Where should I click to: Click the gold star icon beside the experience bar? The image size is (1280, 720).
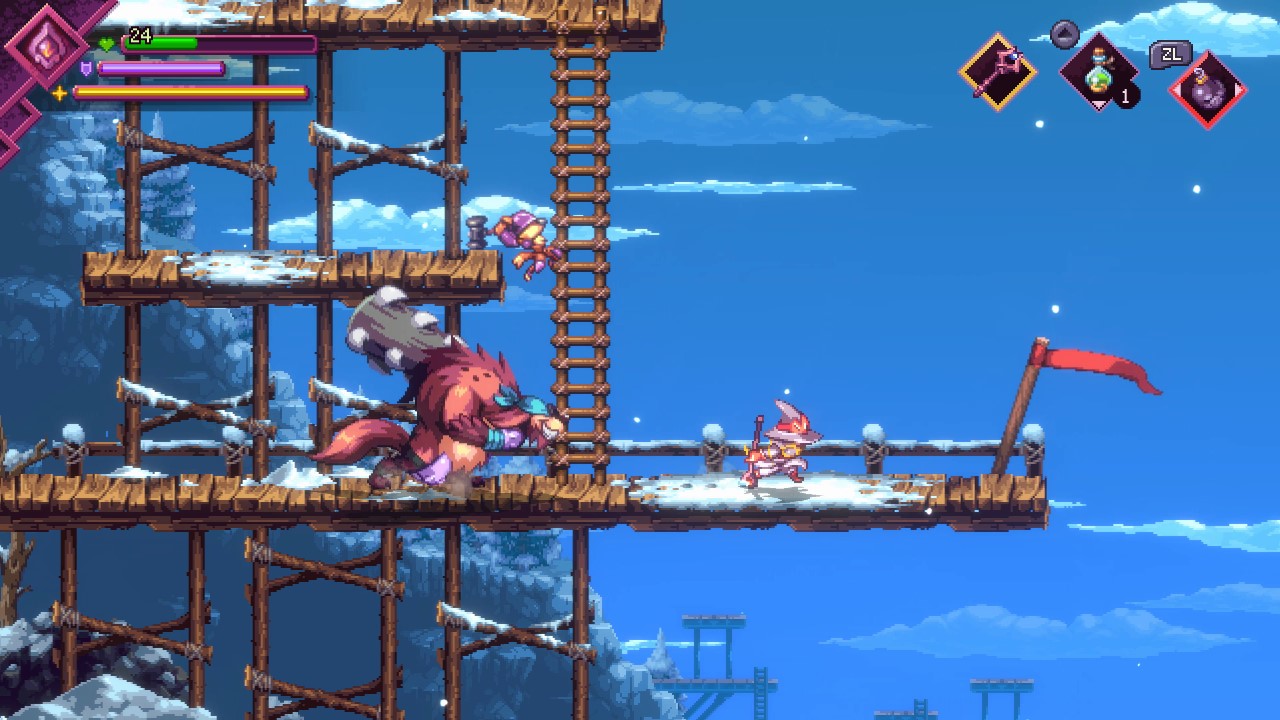tap(59, 95)
